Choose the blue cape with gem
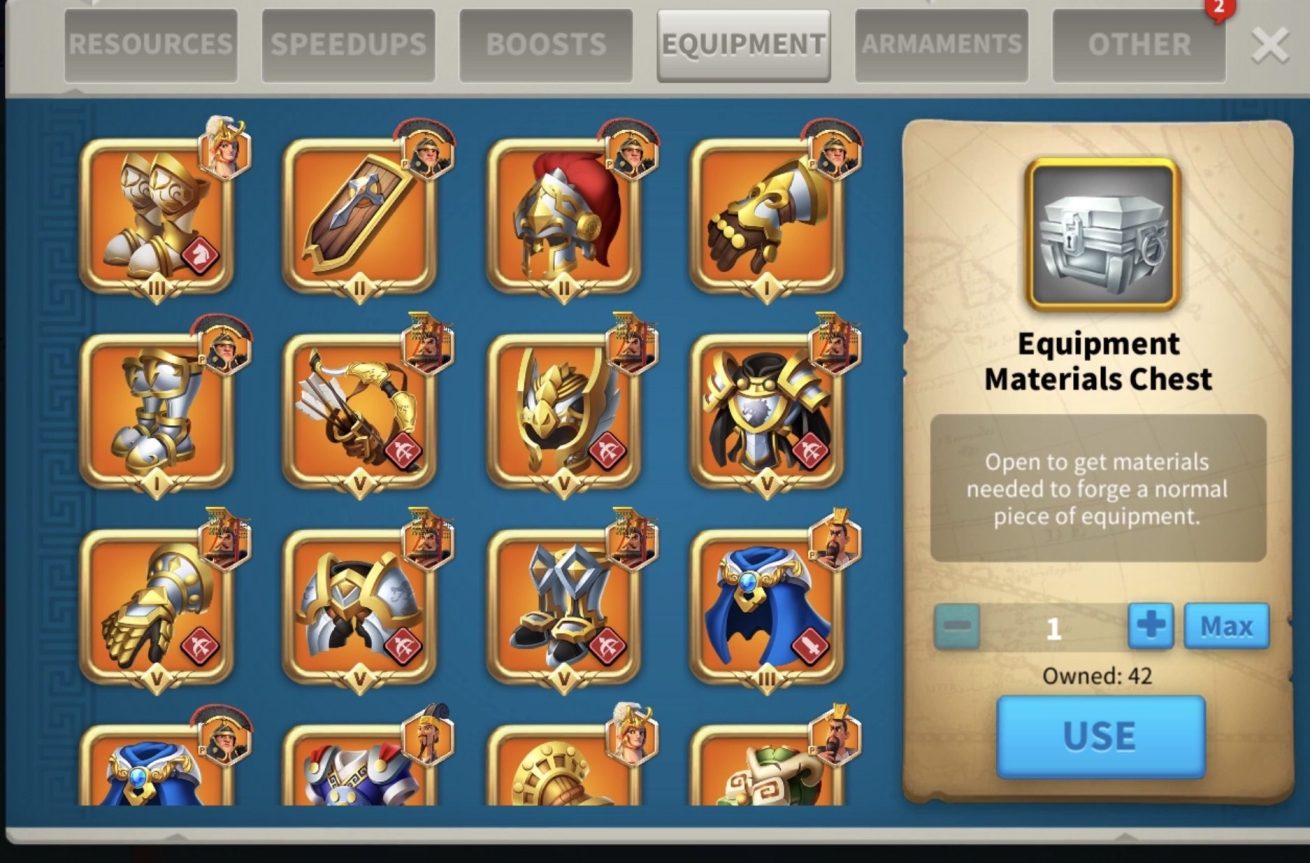Viewport: 1310px width, 863px height. [x=767, y=606]
